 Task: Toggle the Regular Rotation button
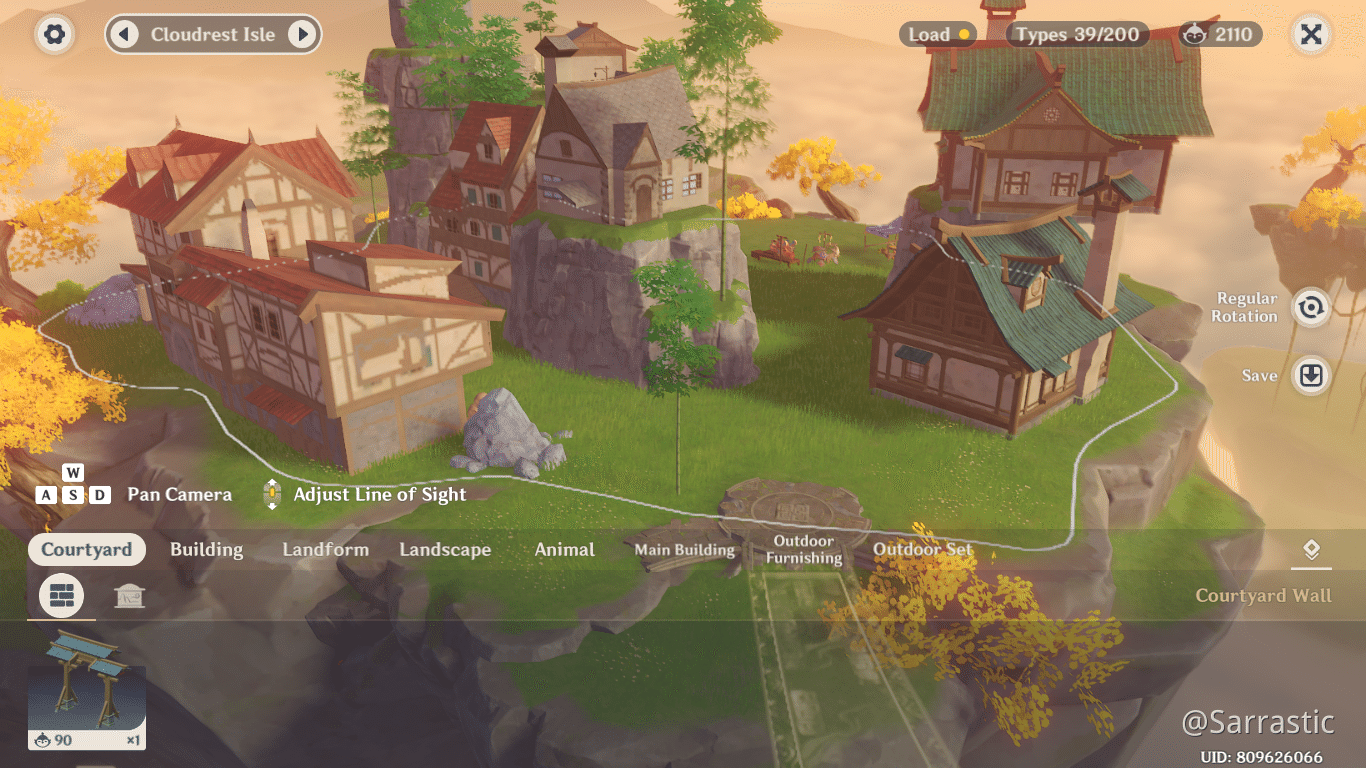tap(1310, 307)
